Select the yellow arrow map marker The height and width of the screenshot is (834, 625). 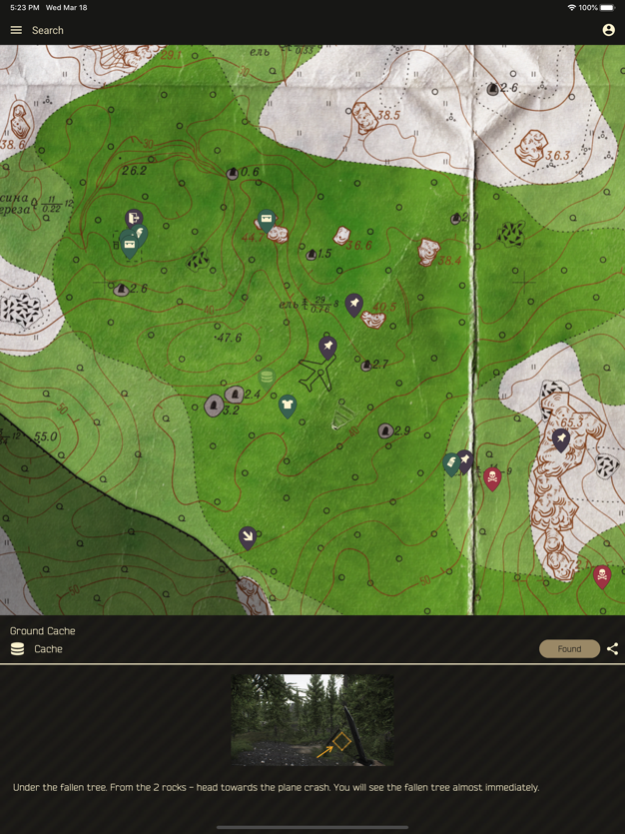pyautogui.click(x=247, y=537)
